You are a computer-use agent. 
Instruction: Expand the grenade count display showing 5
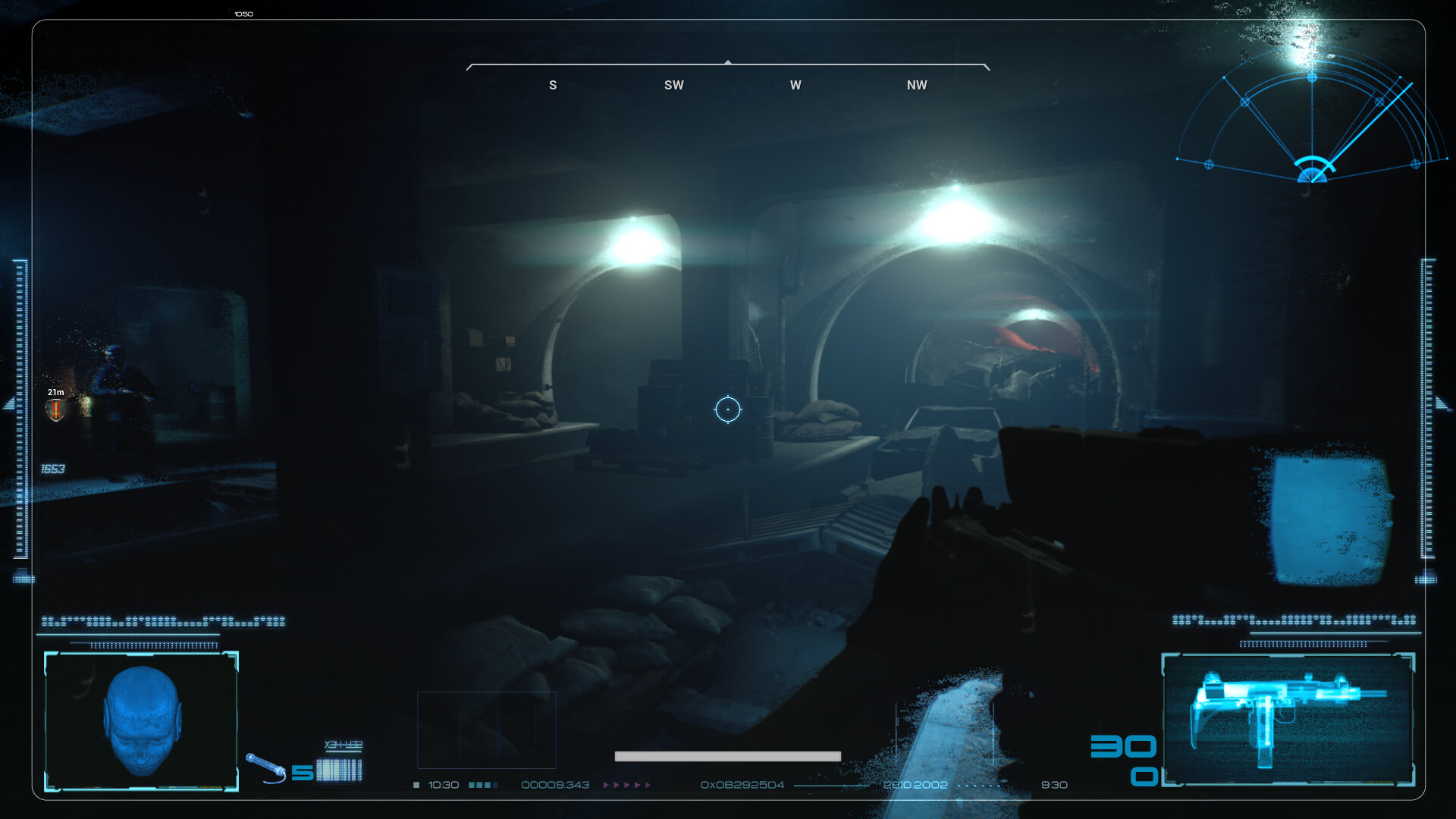pos(302,771)
